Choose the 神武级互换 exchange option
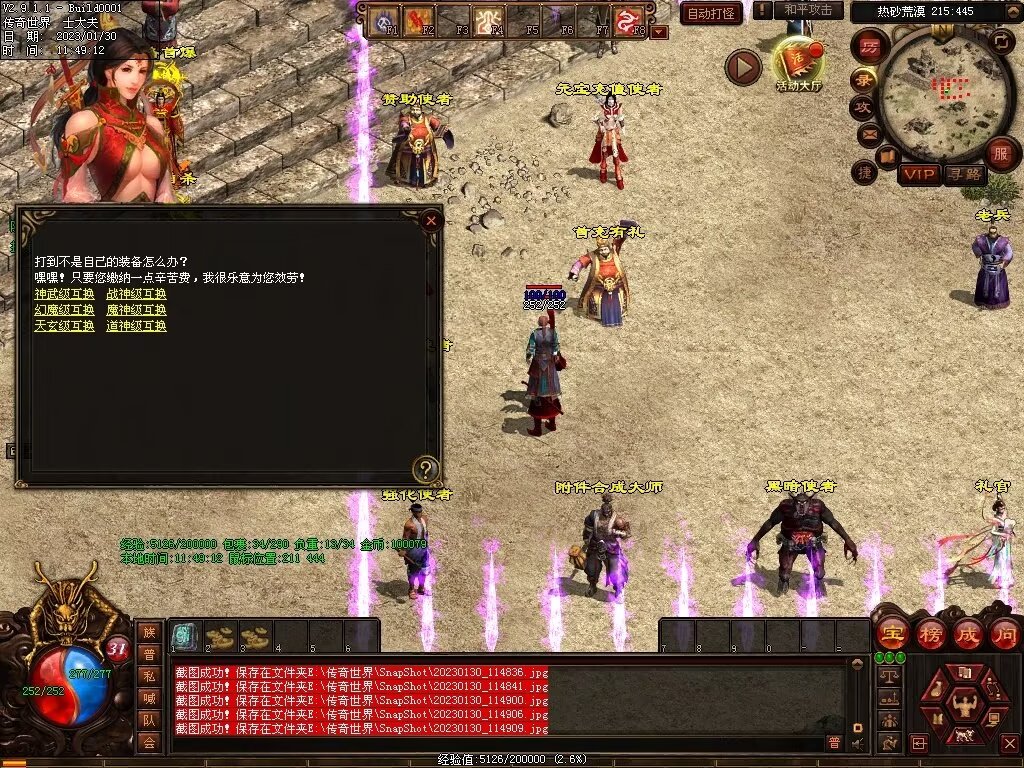 [x=64, y=294]
